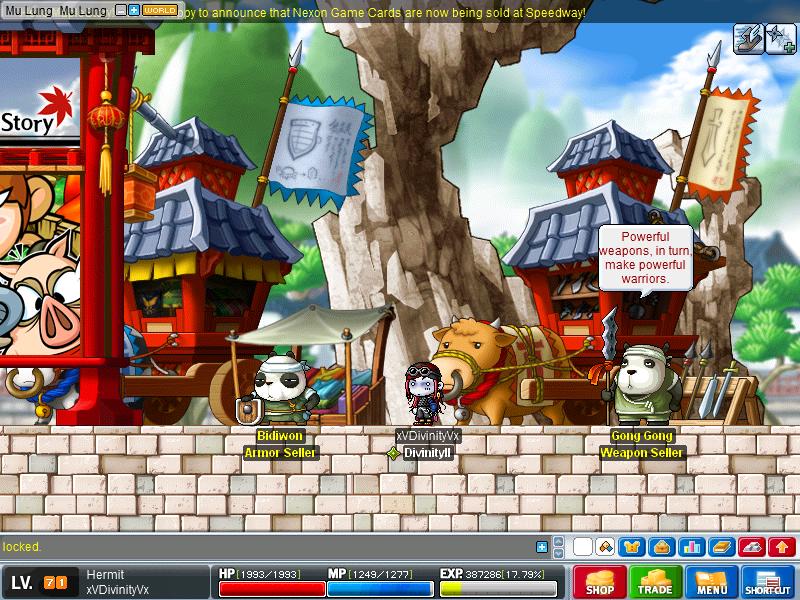This screenshot has height=600, width=800.
Task: Open the equipment shirt icon
Action: click(632, 547)
